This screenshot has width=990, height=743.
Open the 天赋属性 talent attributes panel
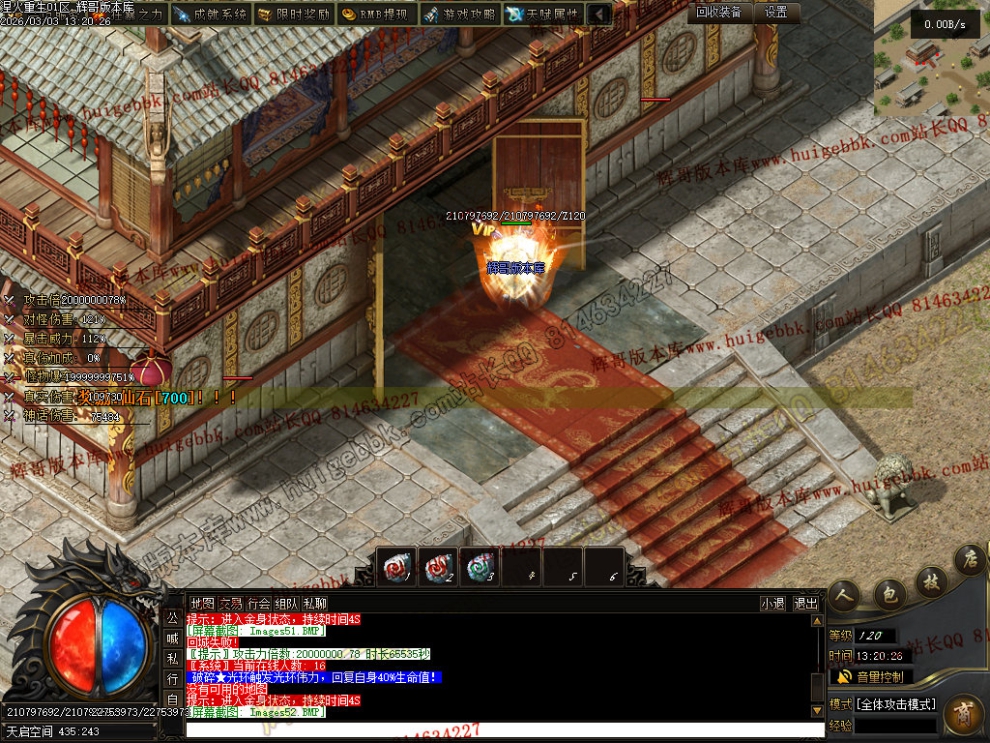point(542,14)
